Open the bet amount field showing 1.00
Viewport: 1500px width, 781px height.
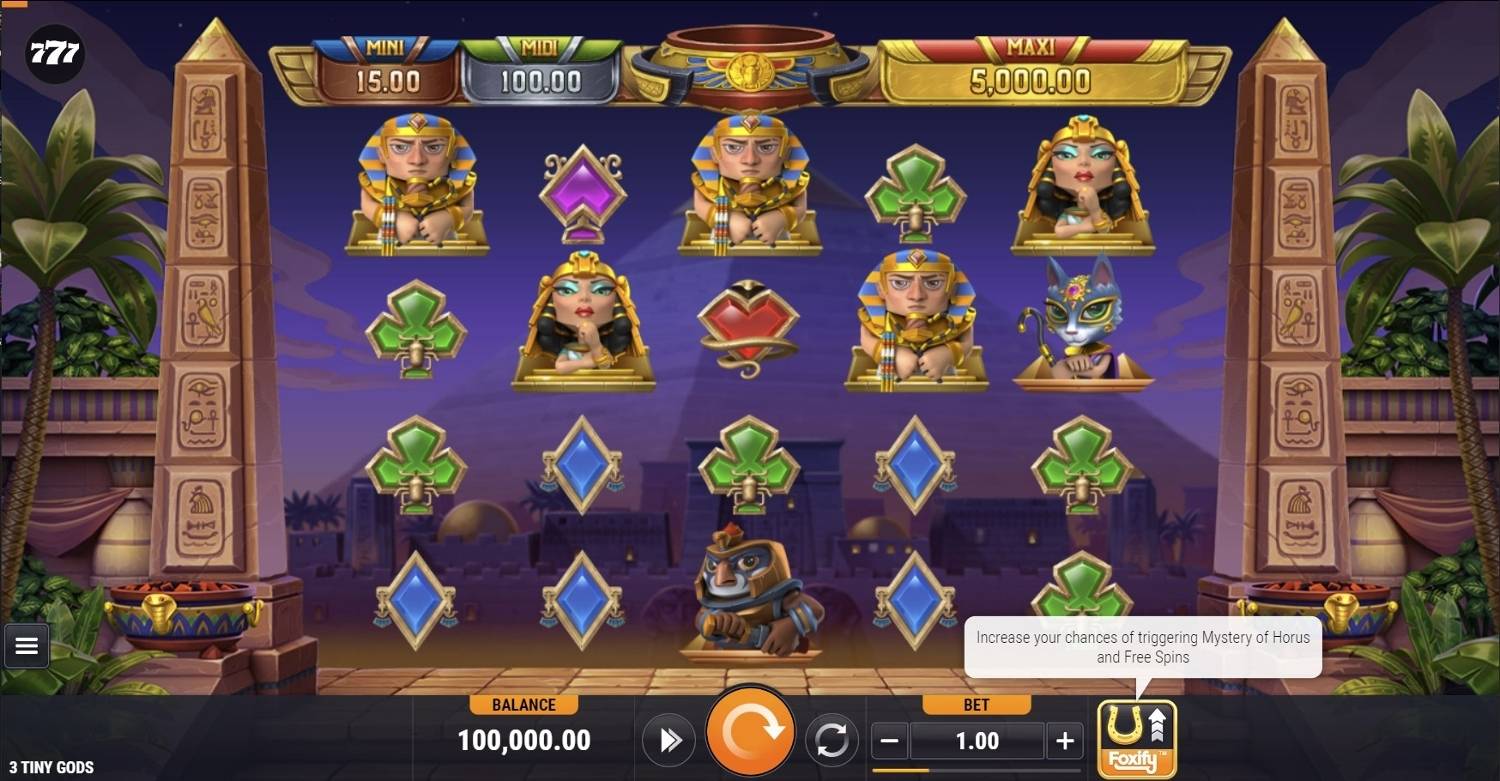(x=977, y=741)
